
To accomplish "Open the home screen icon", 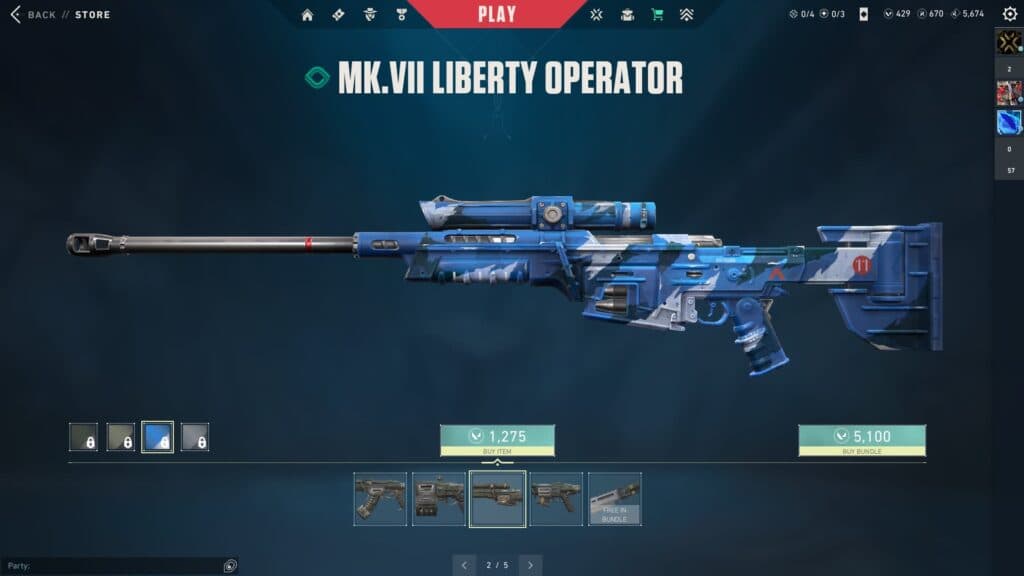I will (x=307, y=15).
